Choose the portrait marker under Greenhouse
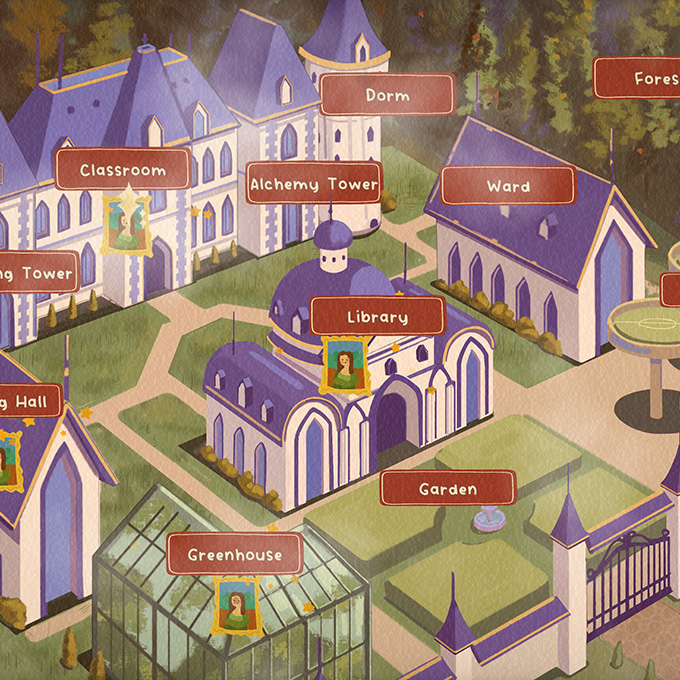680x680 pixels. pos(237,605)
